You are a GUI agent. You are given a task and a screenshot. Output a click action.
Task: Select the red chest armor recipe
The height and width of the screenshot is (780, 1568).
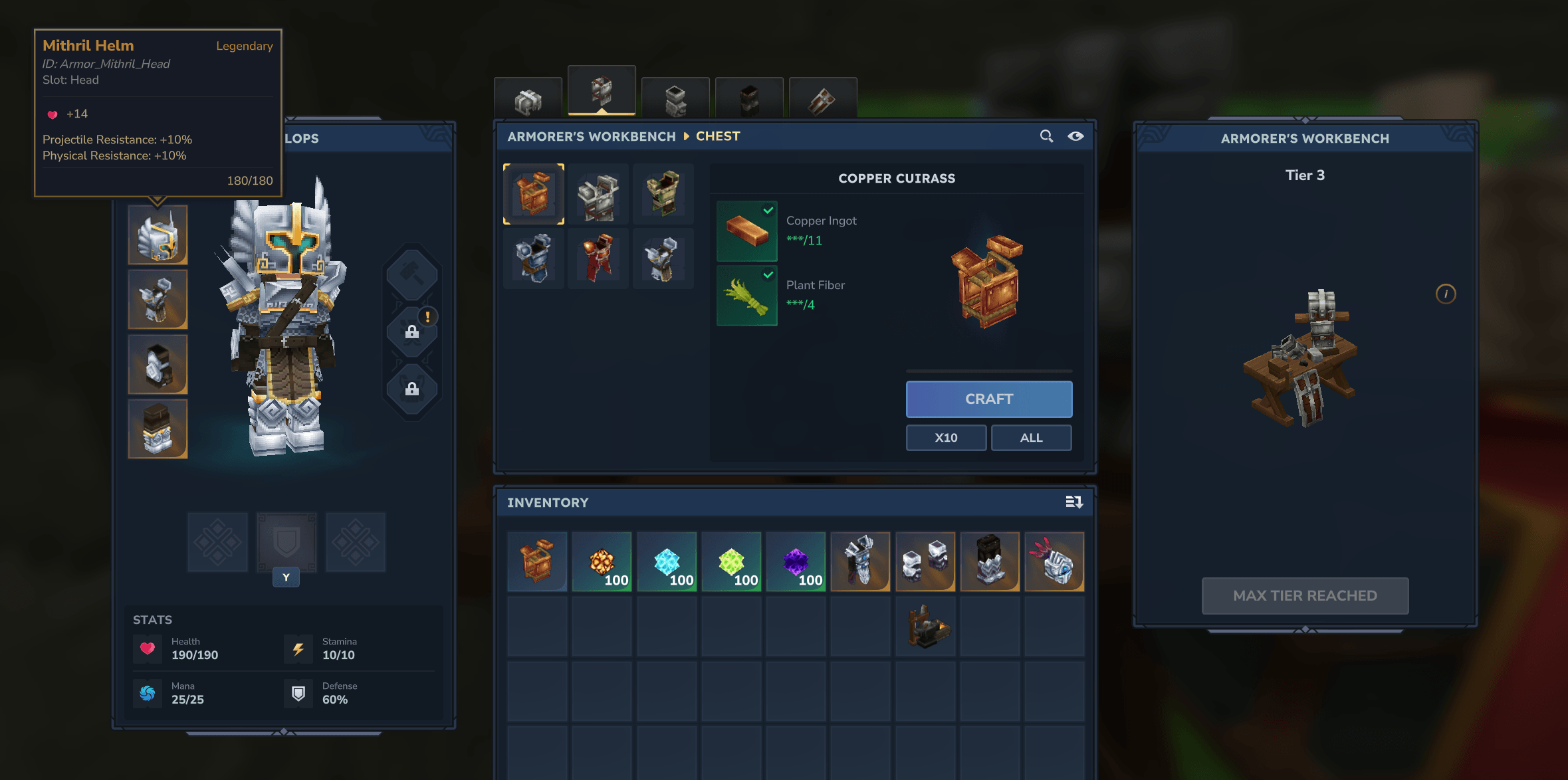(598, 258)
